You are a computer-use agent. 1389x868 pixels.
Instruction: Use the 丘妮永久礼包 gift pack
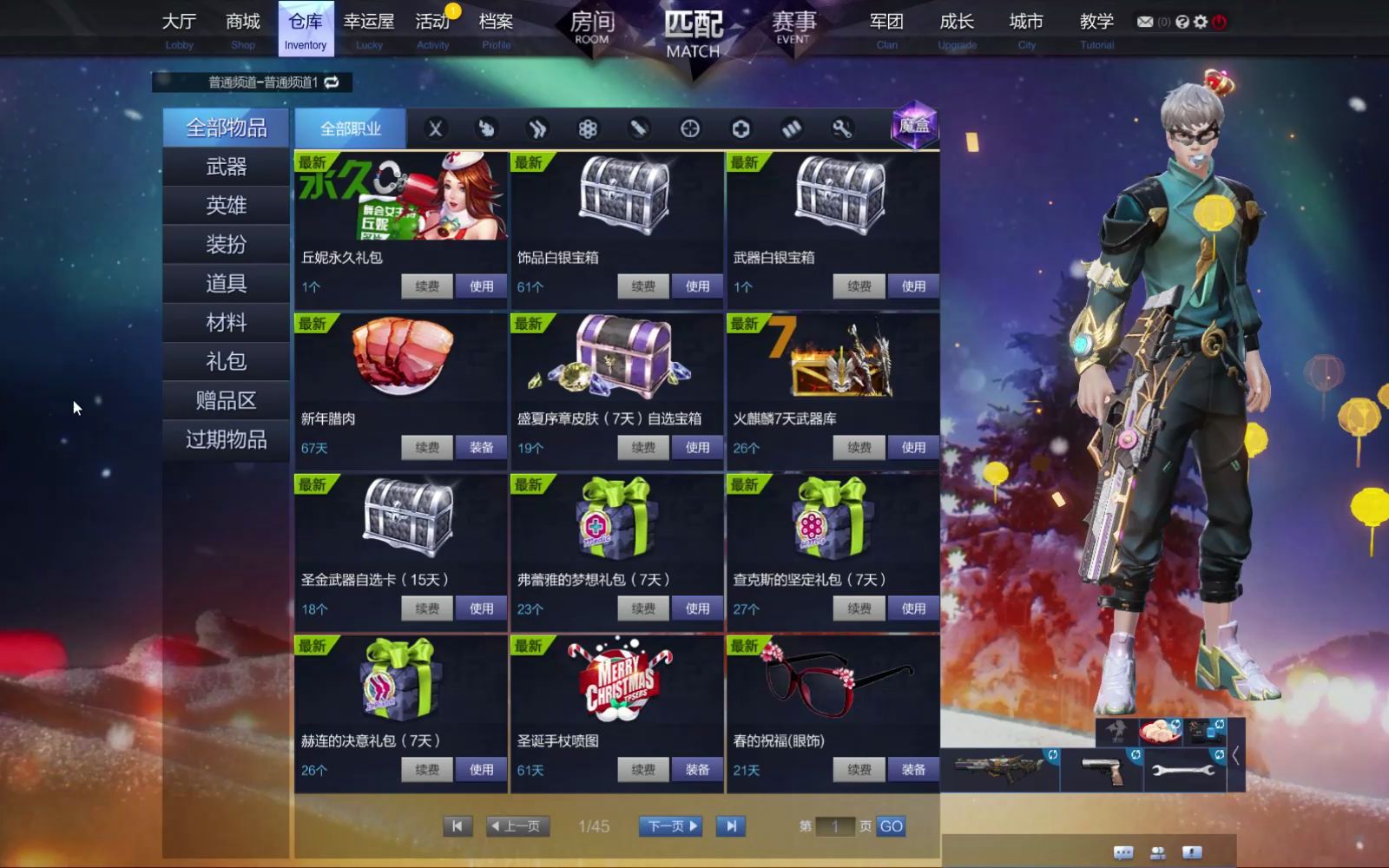tap(481, 286)
